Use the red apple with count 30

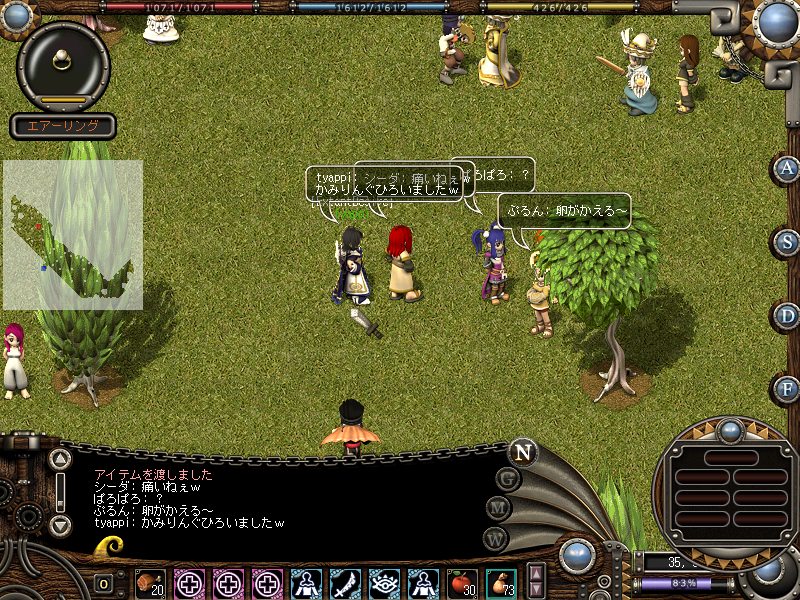(461, 582)
